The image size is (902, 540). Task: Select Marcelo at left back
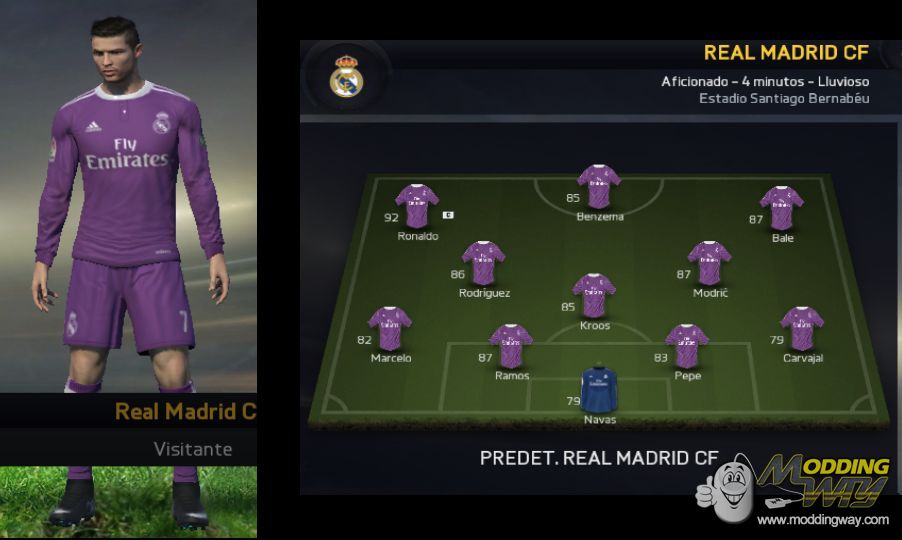390,328
